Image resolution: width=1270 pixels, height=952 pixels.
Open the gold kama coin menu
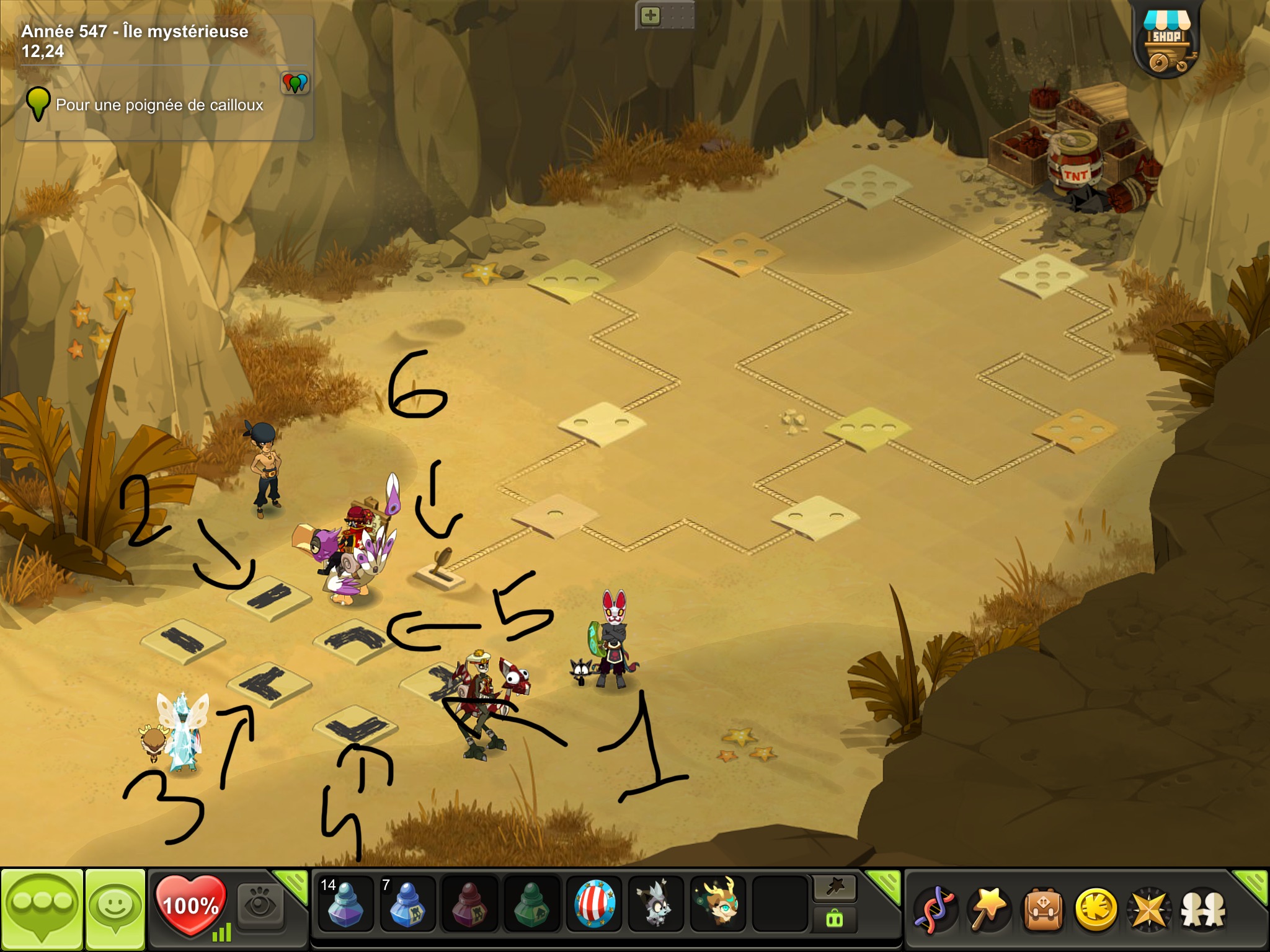[x=1096, y=909]
